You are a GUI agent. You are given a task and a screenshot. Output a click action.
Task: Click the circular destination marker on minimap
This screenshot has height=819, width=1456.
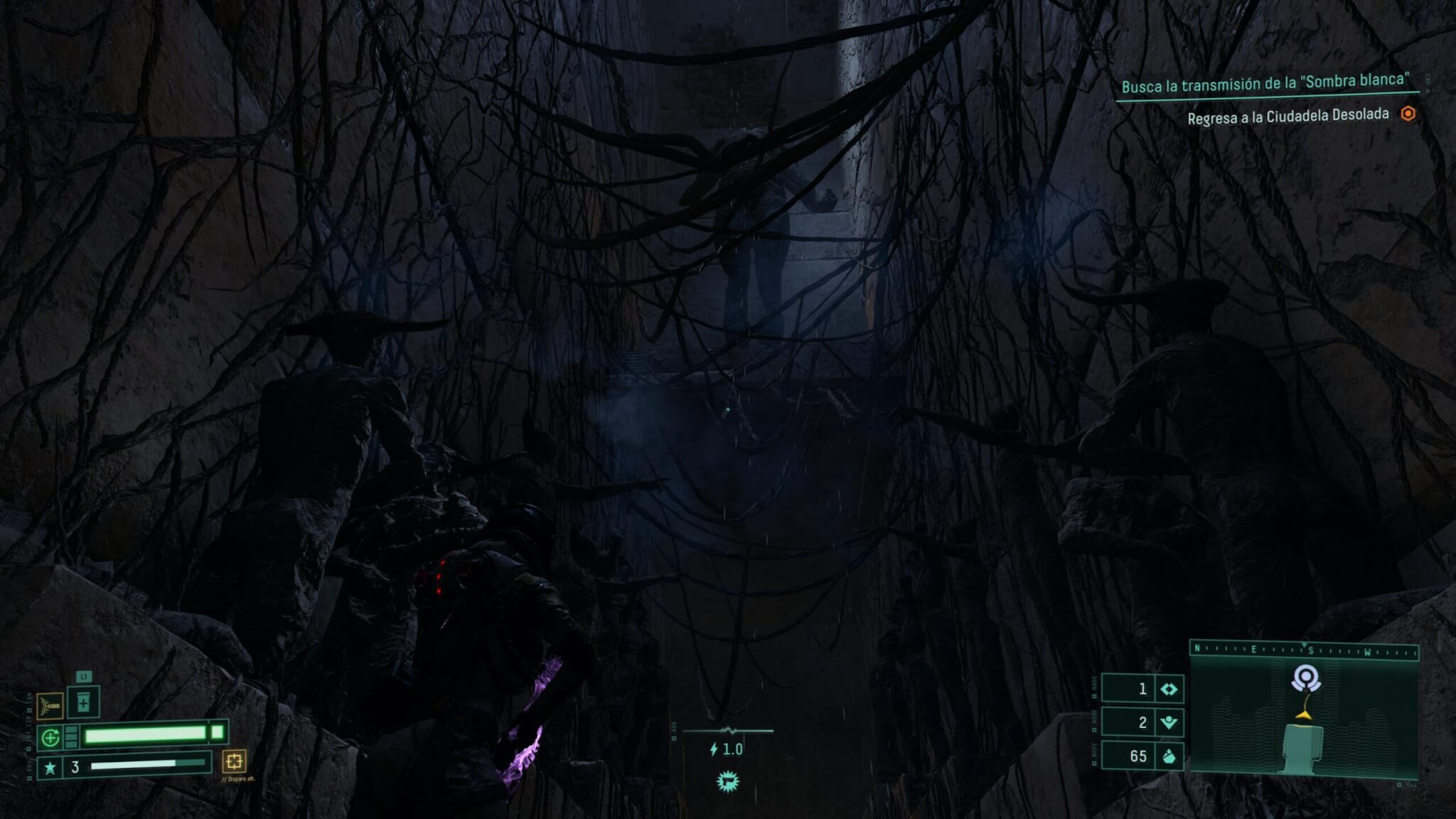coord(1306,678)
